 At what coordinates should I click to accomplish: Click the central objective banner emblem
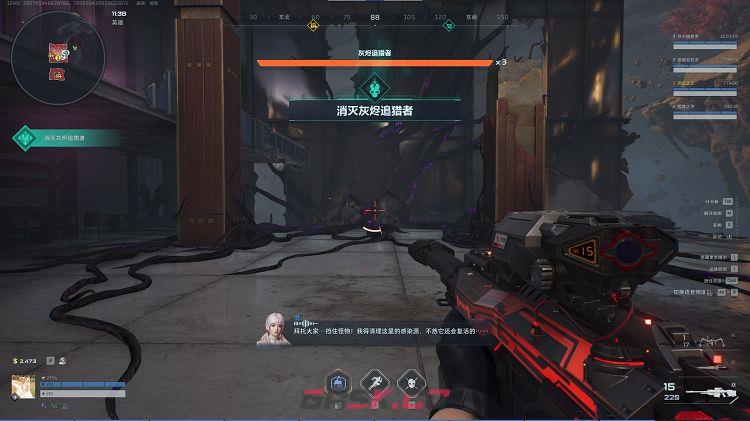click(x=375, y=86)
